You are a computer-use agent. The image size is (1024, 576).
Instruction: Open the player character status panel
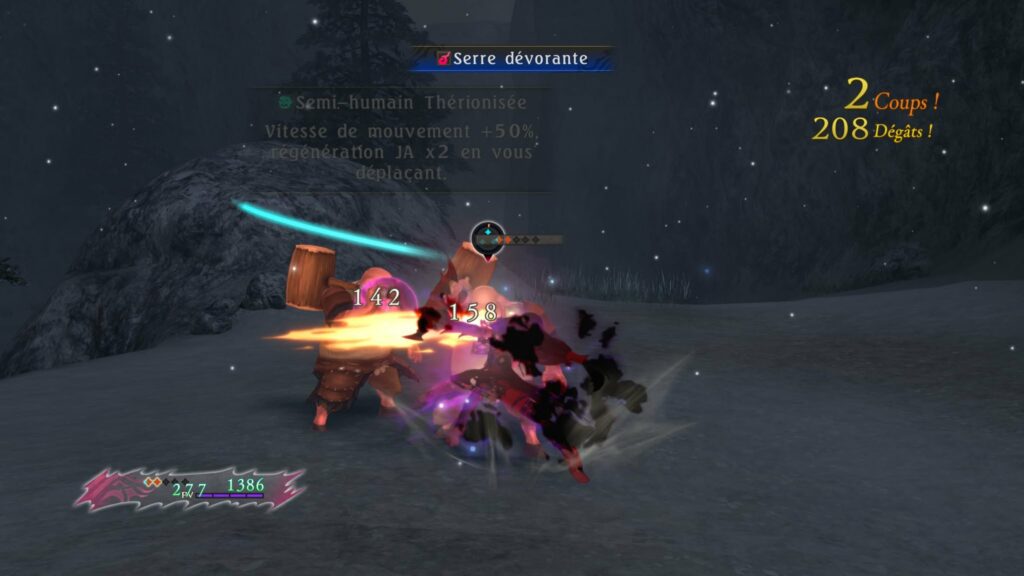click(x=190, y=487)
